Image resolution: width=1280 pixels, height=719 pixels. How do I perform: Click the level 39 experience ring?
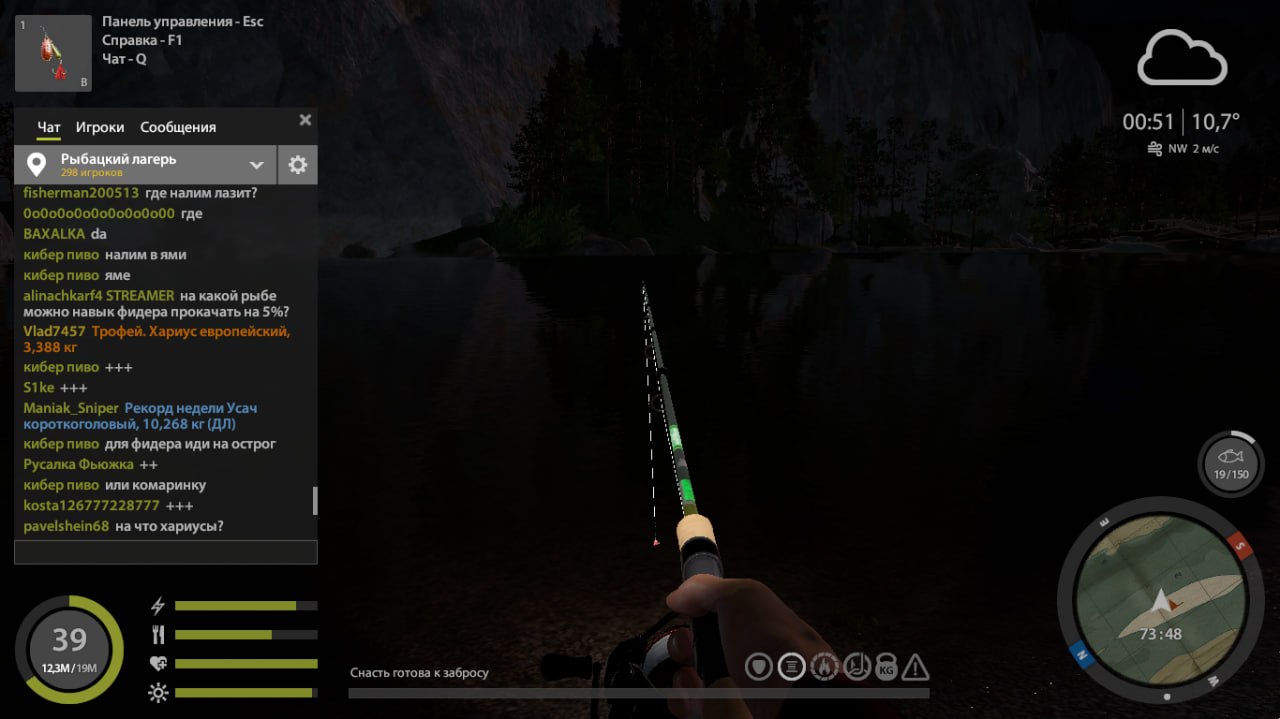[x=69, y=649]
